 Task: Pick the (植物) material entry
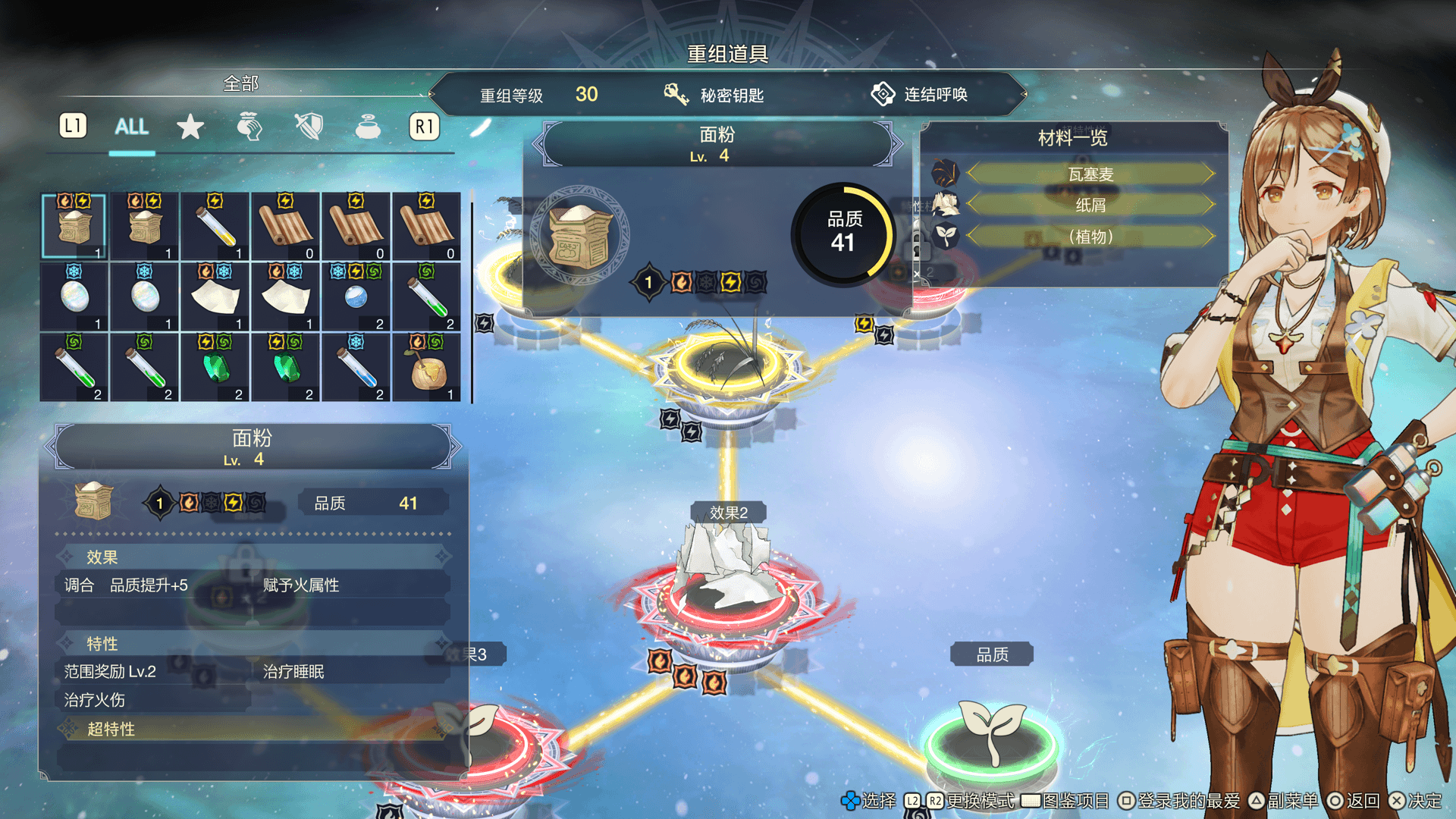click(x=1090, y=237)
